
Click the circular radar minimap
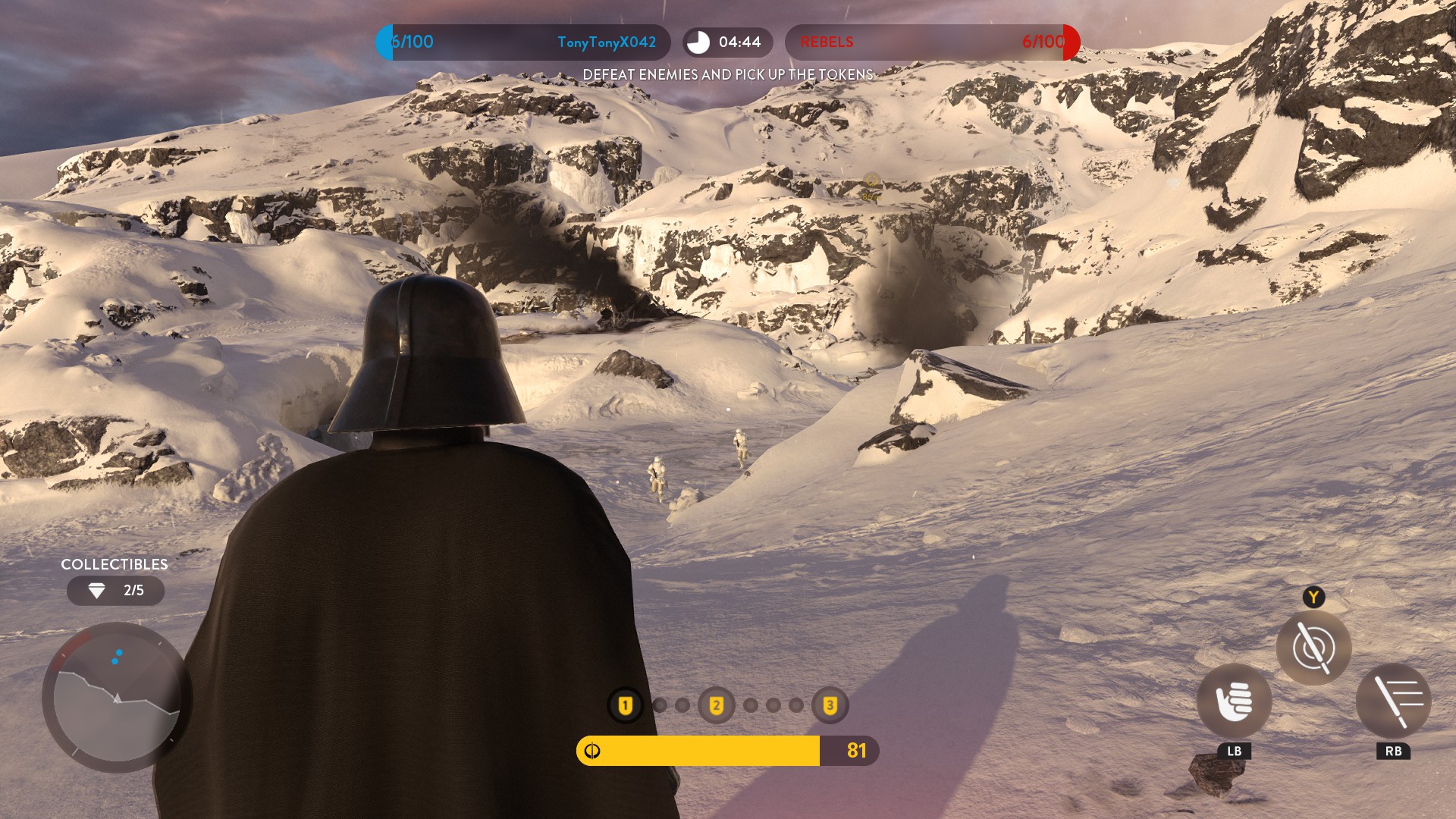tap(117, 698)
